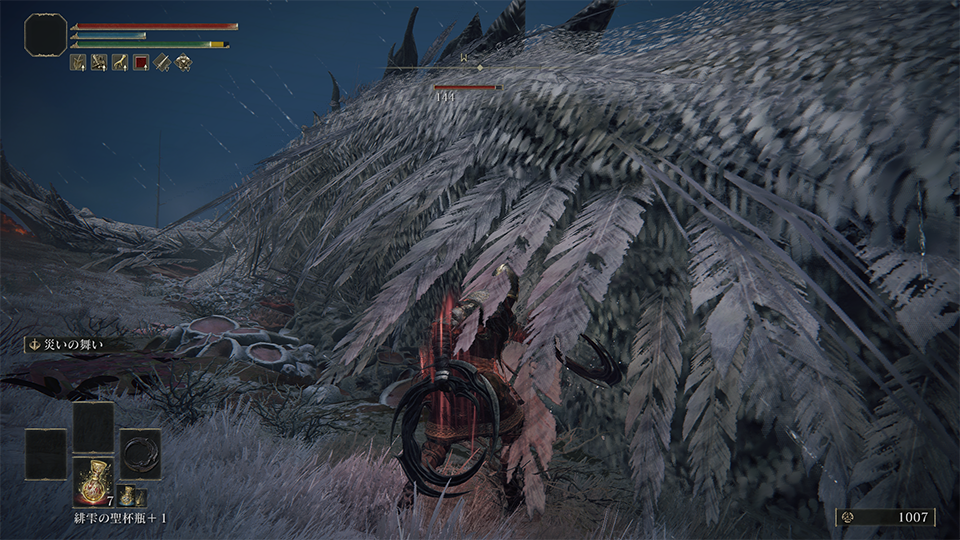Select the golden curved buff icon
Image resolution: width=960 pixels, height=540 pixels.
(120, 62)
